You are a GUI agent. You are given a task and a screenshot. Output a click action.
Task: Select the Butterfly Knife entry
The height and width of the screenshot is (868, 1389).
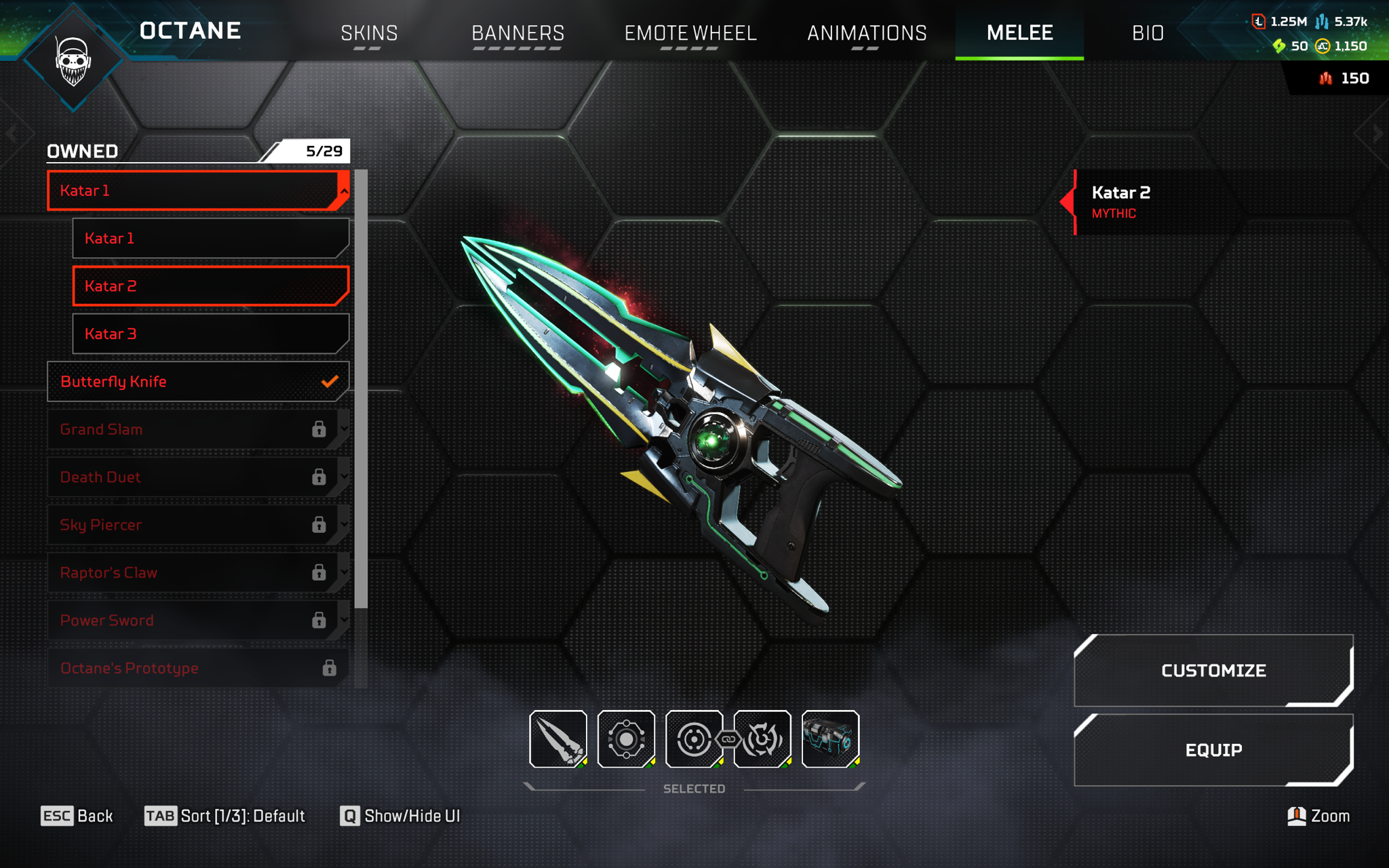click(197, 382)
